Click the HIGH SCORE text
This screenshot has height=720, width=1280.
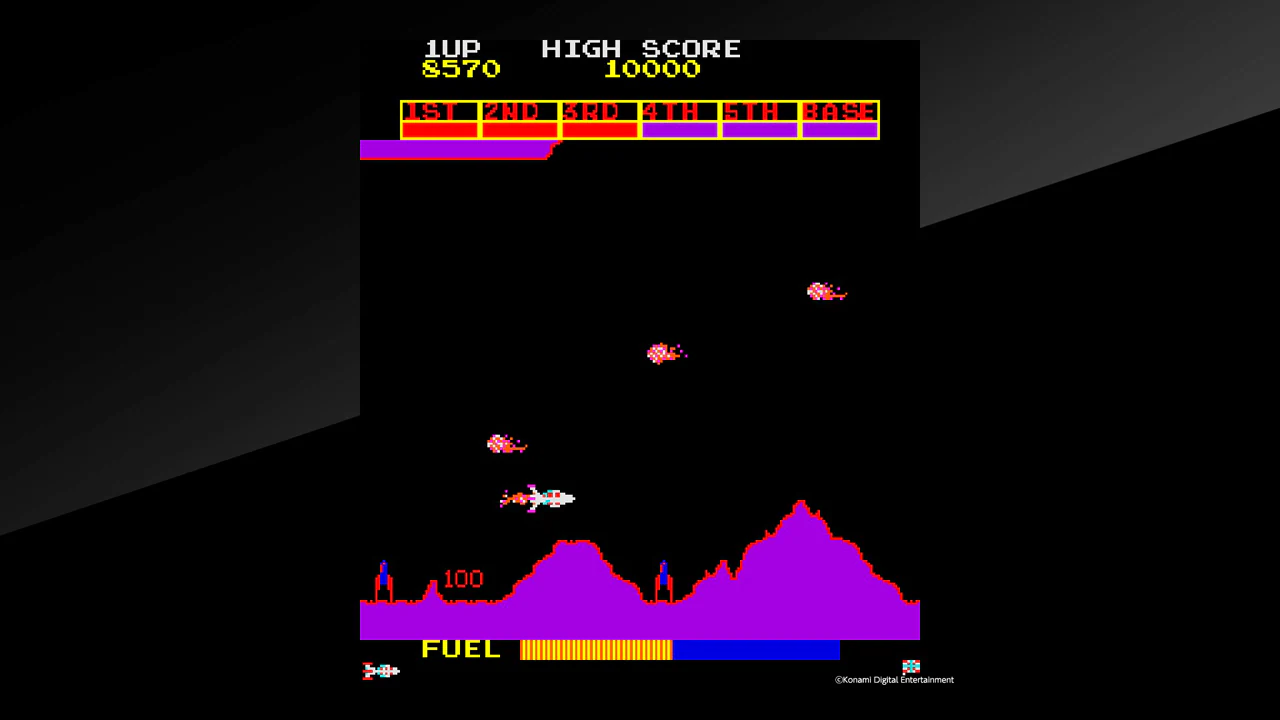641,48
